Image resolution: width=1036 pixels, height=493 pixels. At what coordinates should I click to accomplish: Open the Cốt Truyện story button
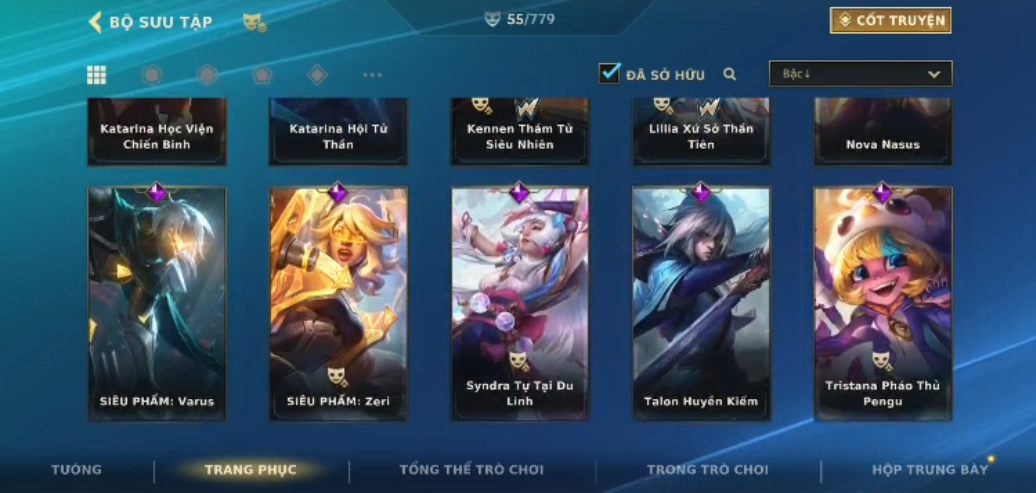tap(890, 20)
